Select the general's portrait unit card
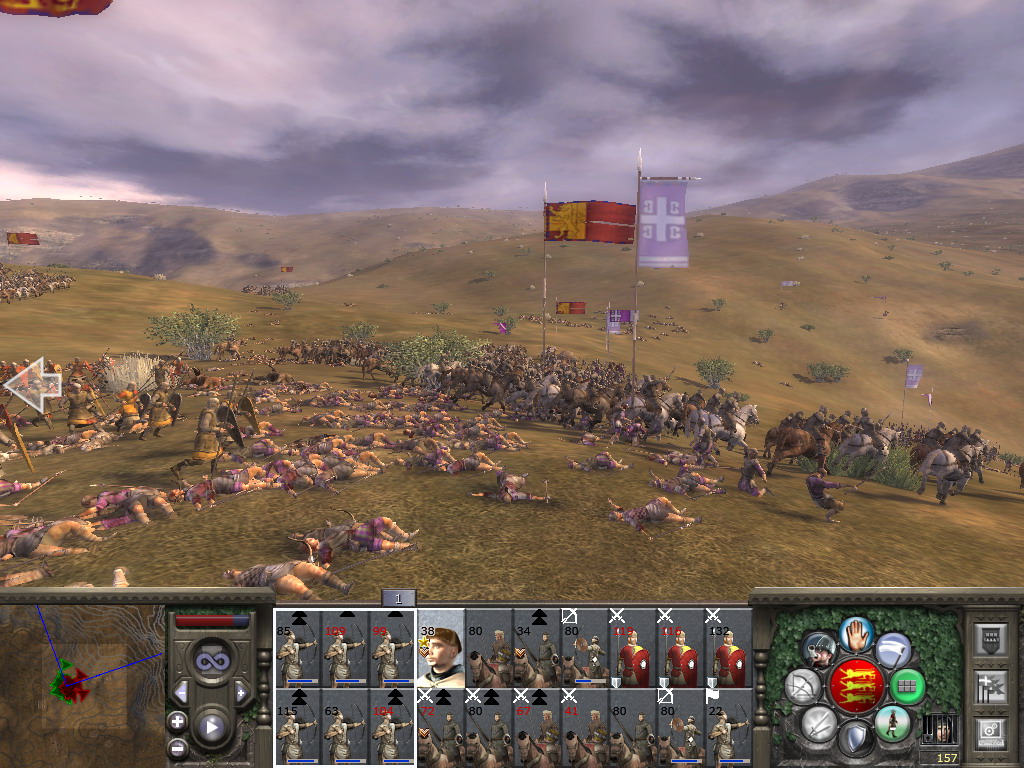This screenshot has height=768, width=1024. pos(440,648)
